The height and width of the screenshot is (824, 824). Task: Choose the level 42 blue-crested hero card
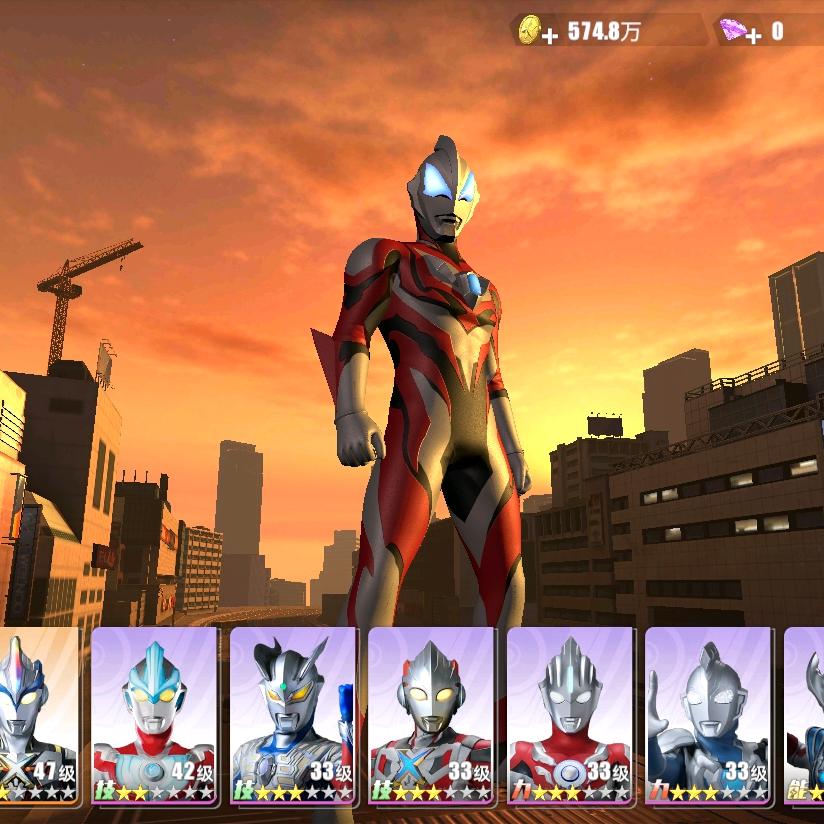point(155,715)
